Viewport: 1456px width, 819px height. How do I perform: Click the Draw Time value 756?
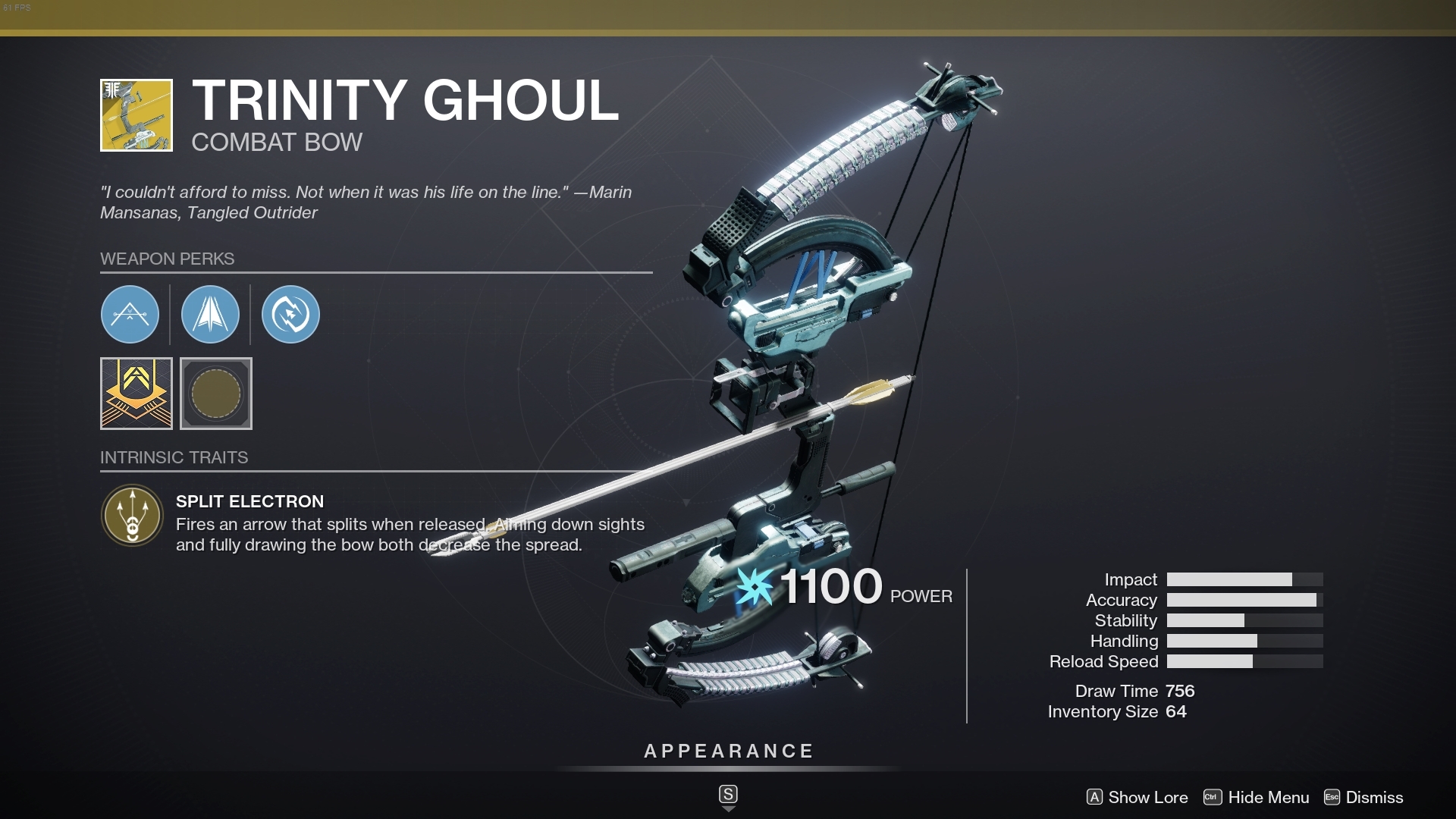pyautogui.click(x=1181, y=691)
